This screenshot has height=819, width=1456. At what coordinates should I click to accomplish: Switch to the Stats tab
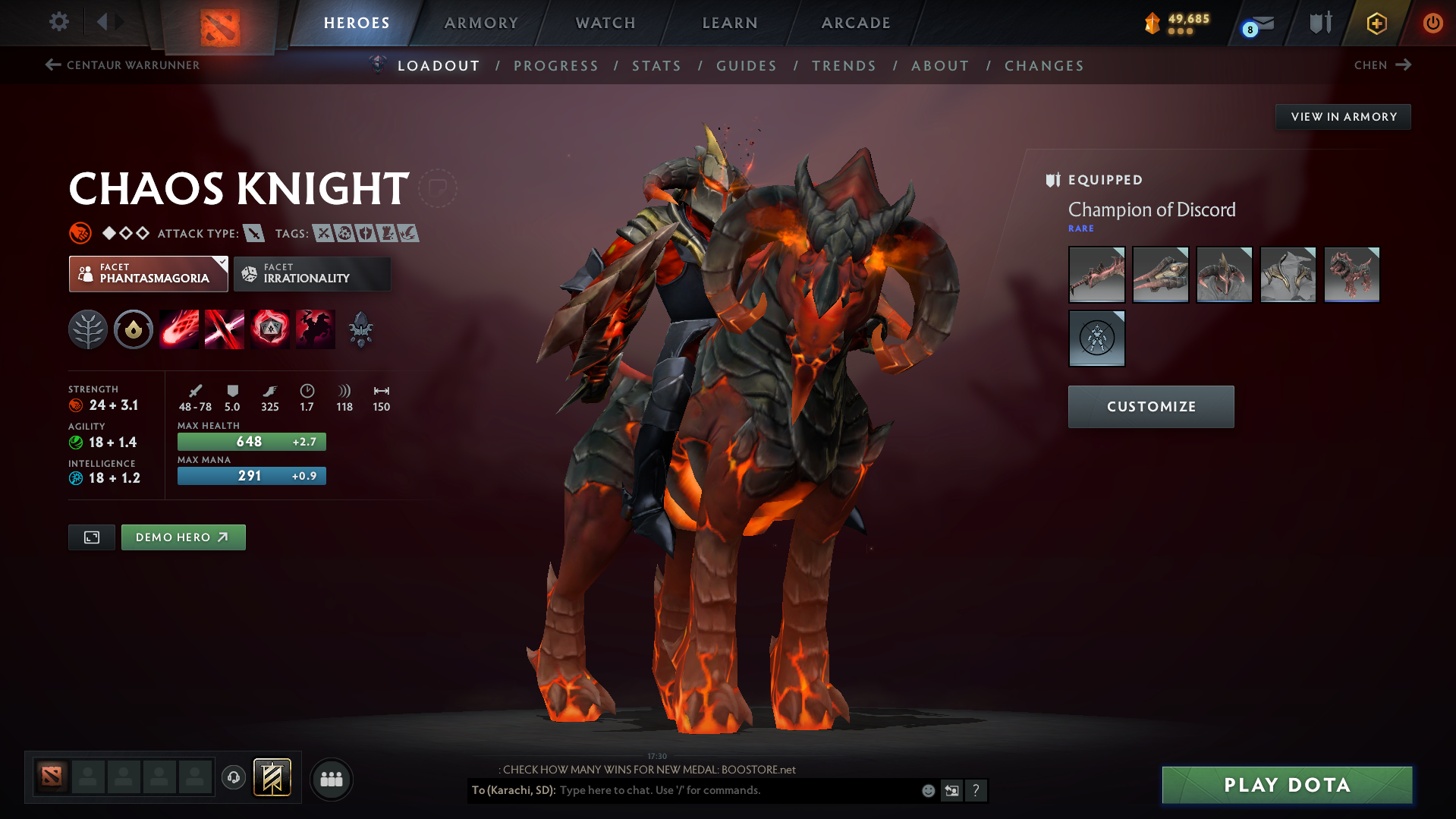656,66
